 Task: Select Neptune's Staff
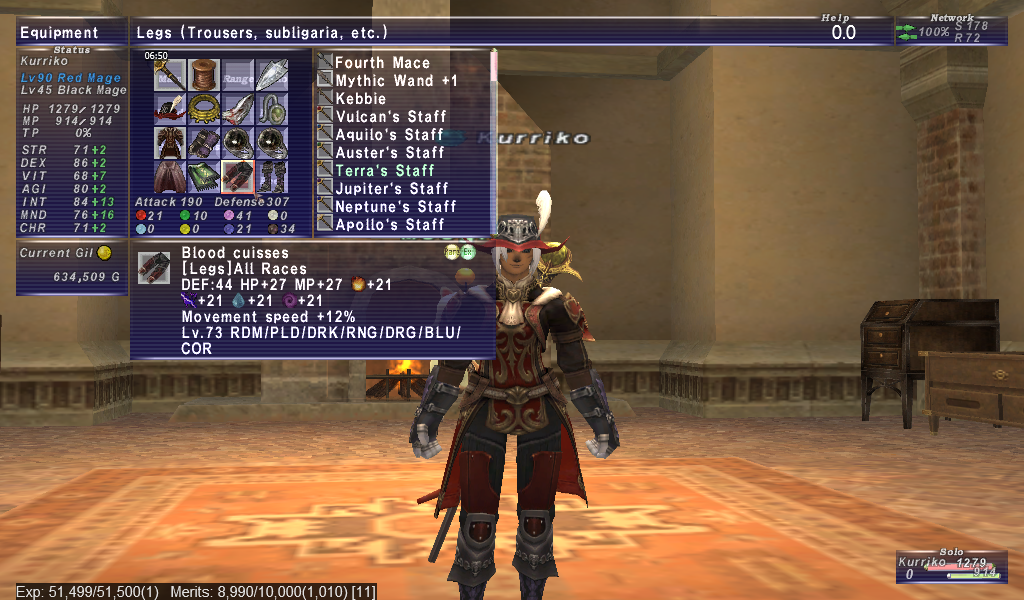pos(395,207)
